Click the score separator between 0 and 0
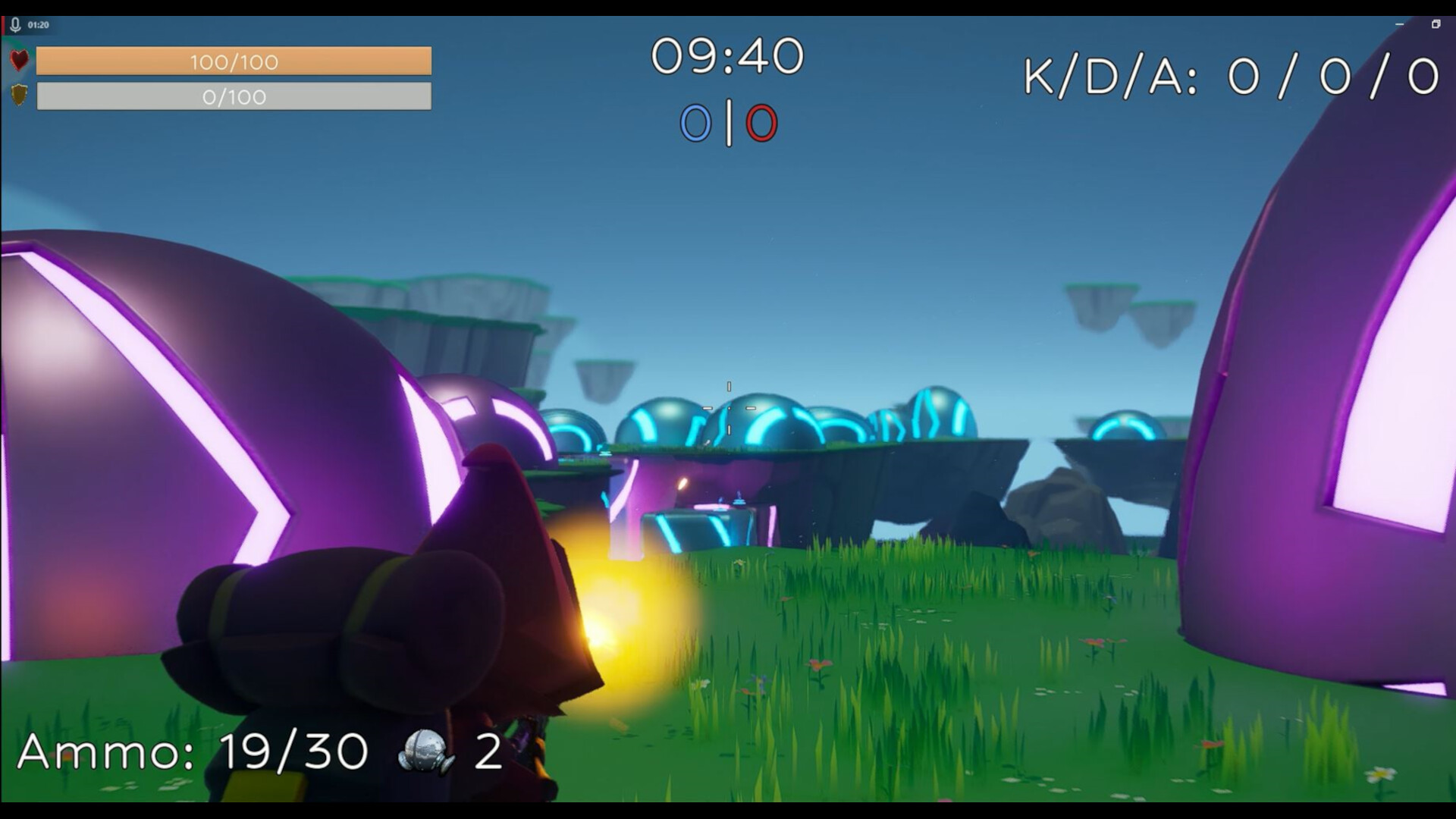The height and width of the screenshot is (819, 1456). click(730, 121)
